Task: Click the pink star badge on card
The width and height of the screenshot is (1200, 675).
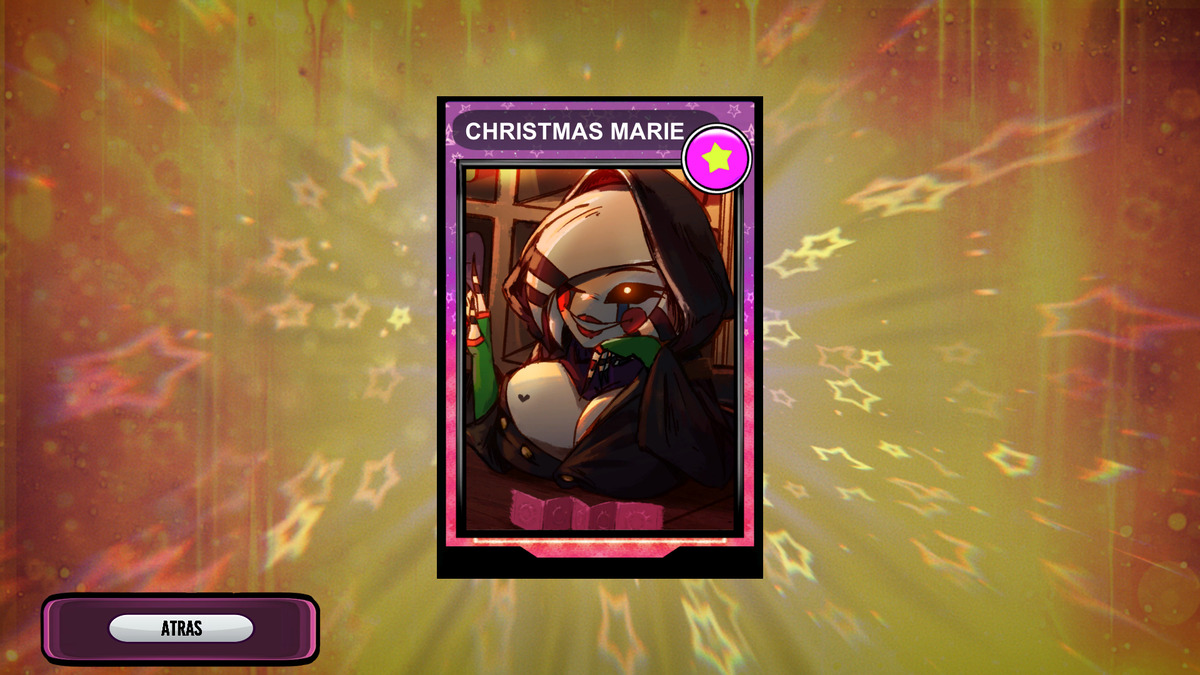Action: pos(716,158)
